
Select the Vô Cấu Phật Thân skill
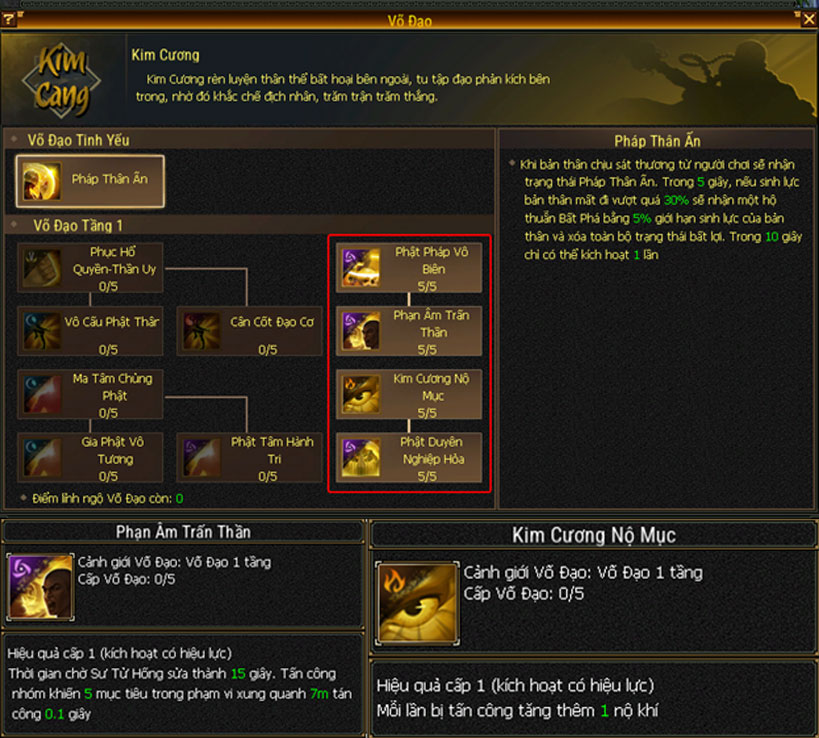pos(91,331)
